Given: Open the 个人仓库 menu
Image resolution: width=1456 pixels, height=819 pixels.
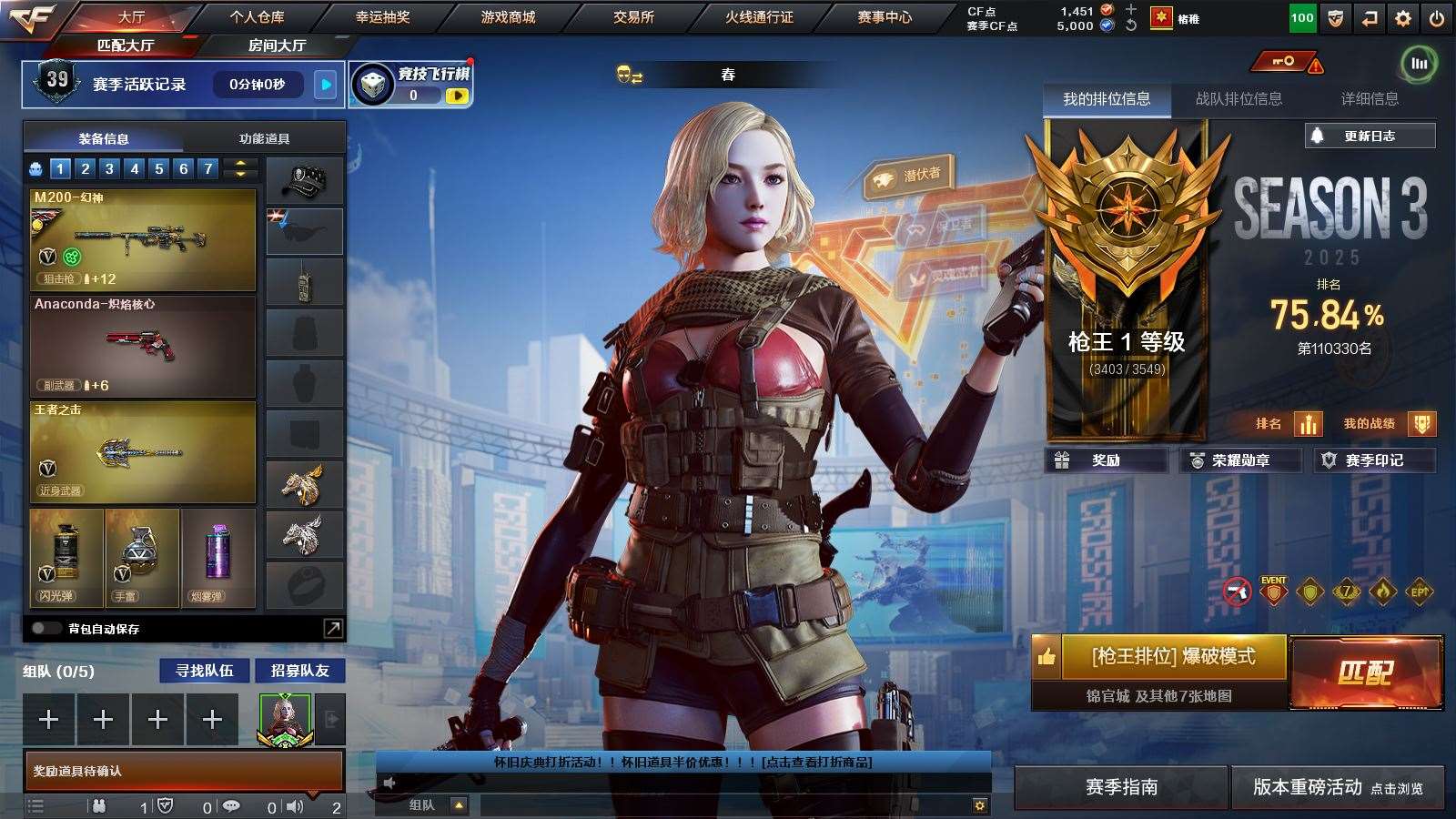Looking at the screenshot, I should (257, 17).
